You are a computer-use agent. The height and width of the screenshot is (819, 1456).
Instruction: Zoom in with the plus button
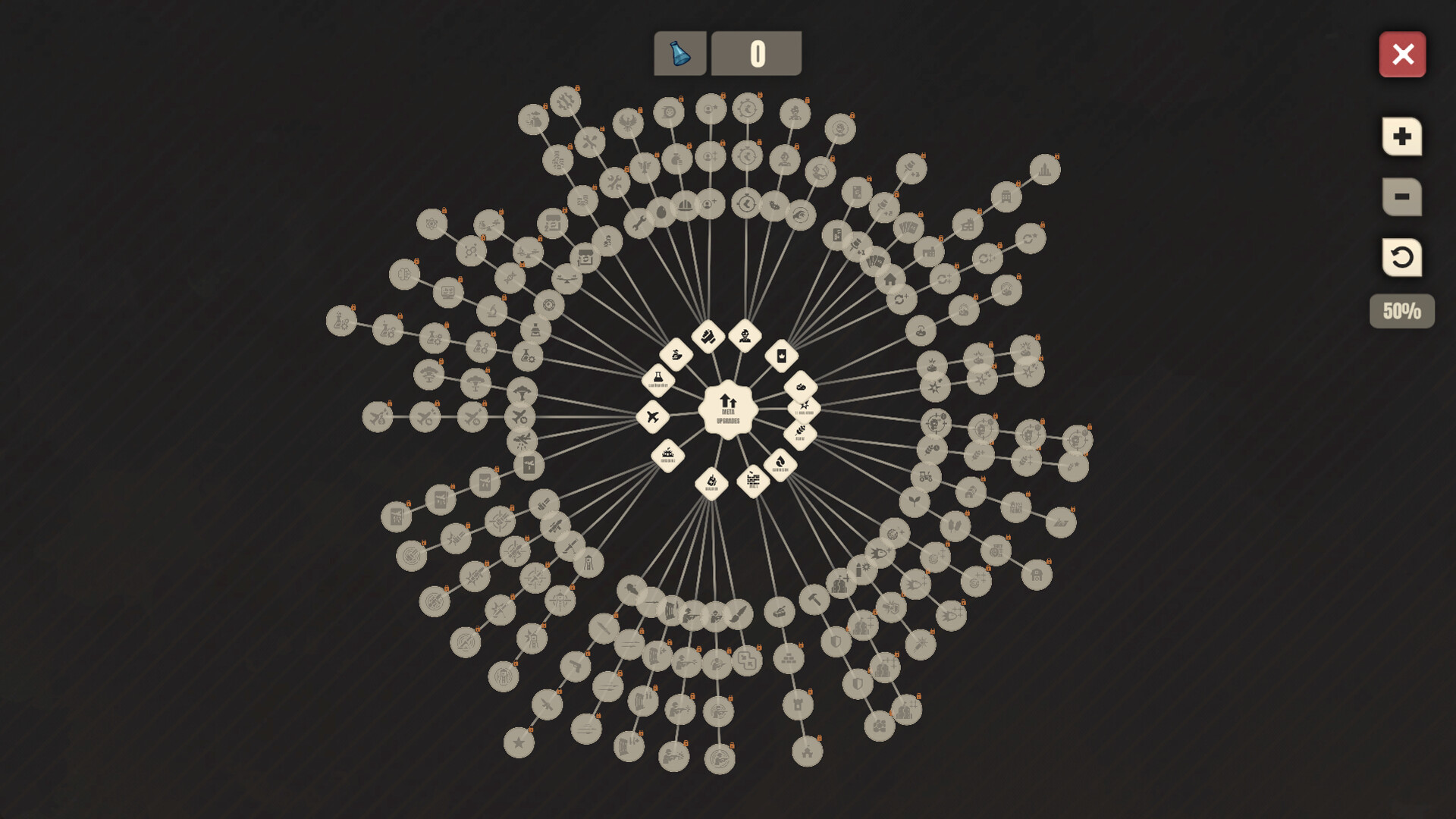1401,136
